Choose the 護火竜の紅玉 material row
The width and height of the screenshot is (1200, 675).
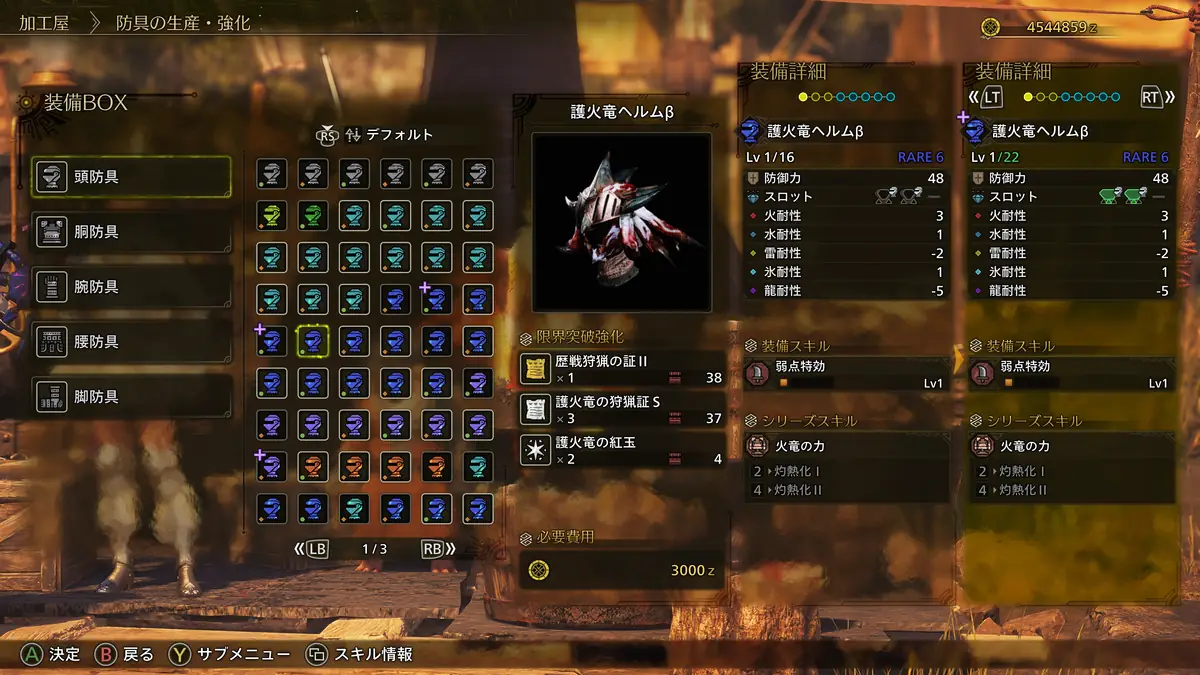(x=621, y=449)
